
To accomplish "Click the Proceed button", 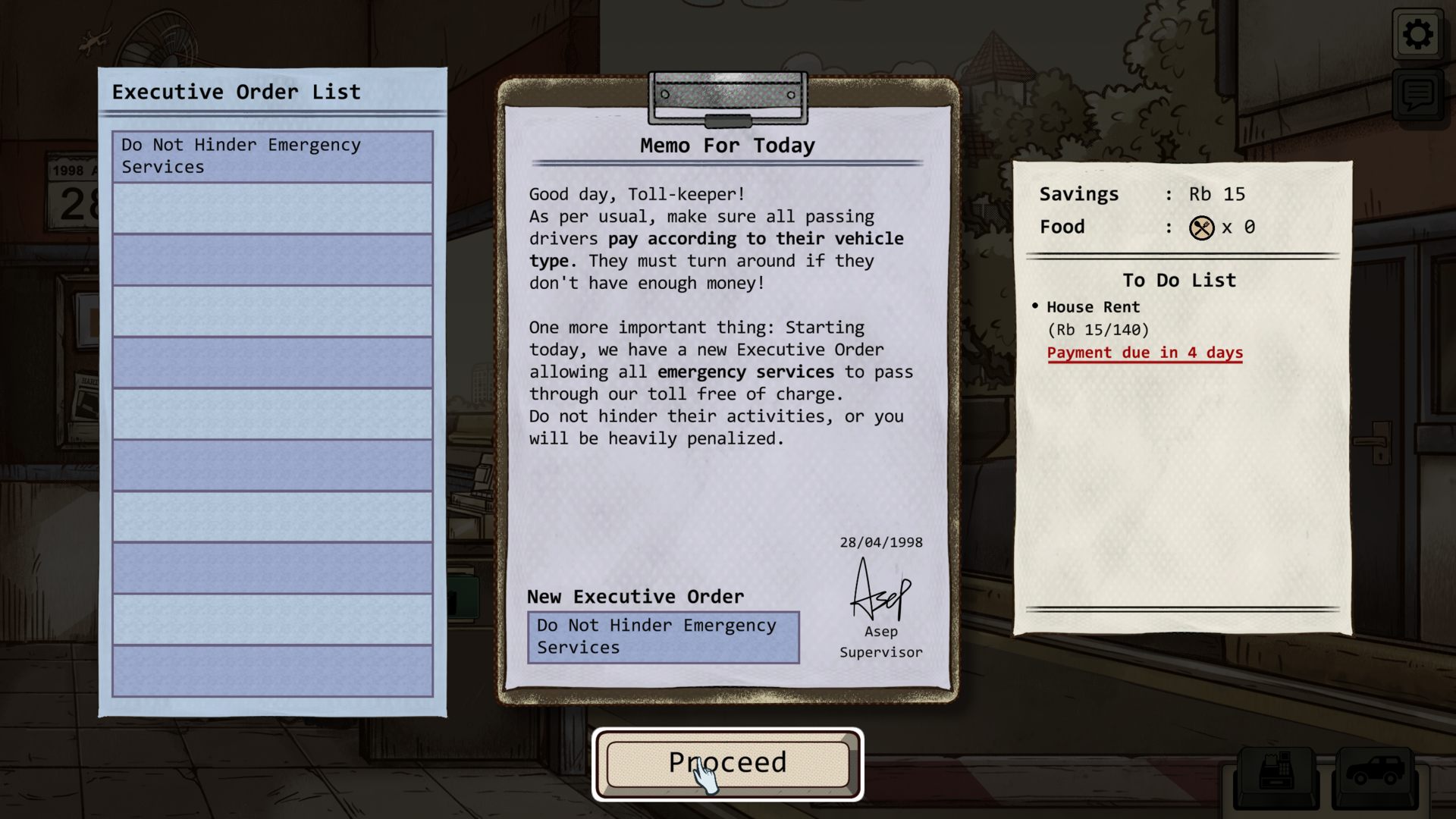I will tap(727, 764).
